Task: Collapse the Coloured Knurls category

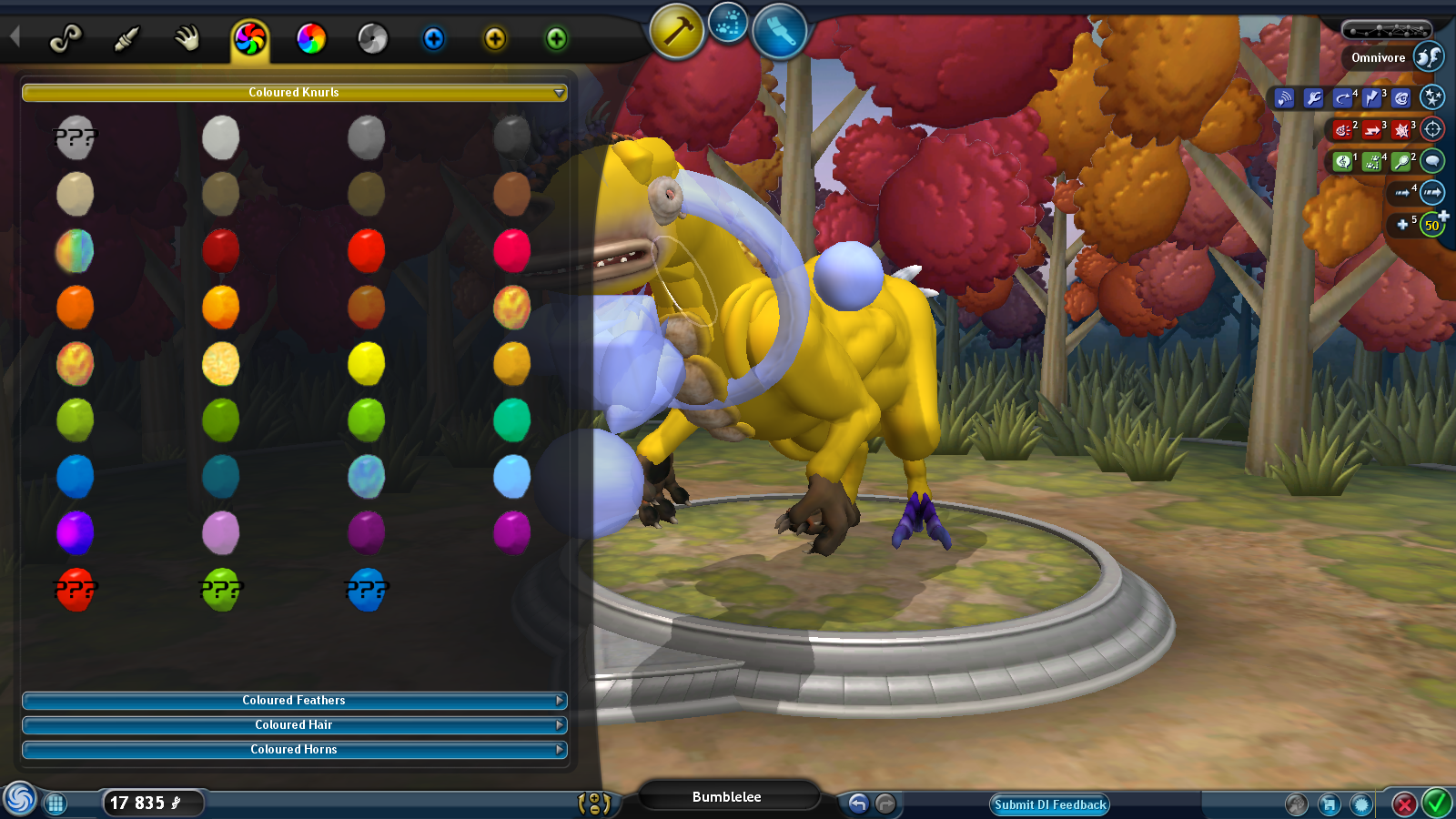Action: coord(294,93)
